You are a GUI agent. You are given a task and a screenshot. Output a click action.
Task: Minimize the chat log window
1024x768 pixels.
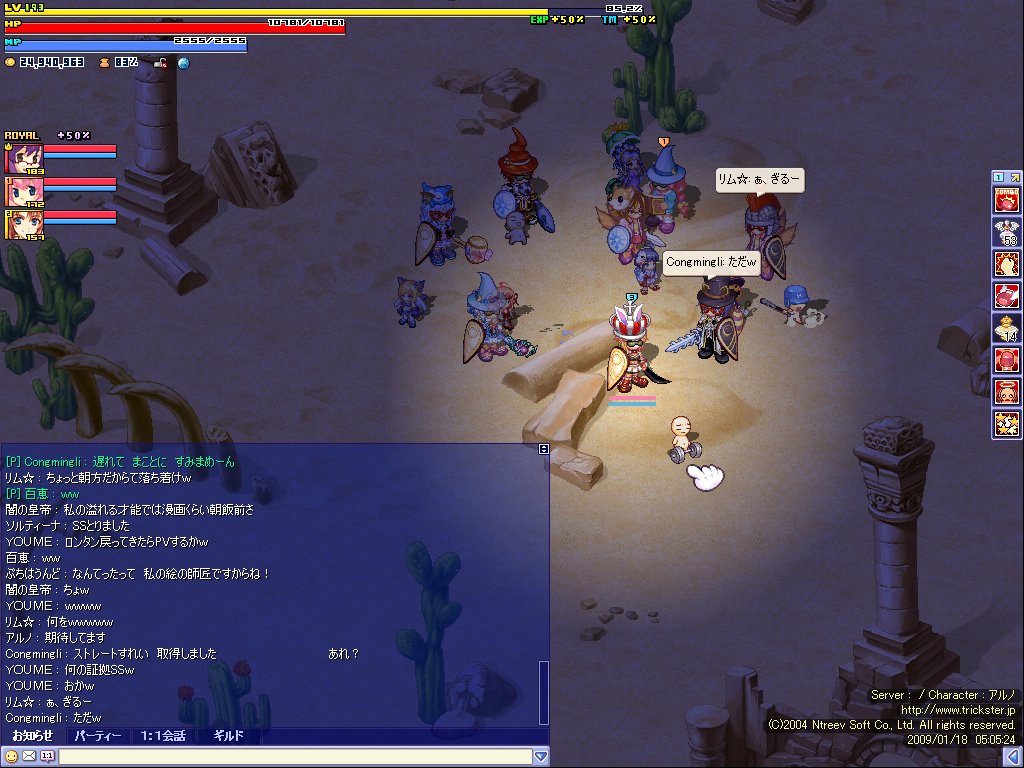pyautogui.click(x=543, y=449)
